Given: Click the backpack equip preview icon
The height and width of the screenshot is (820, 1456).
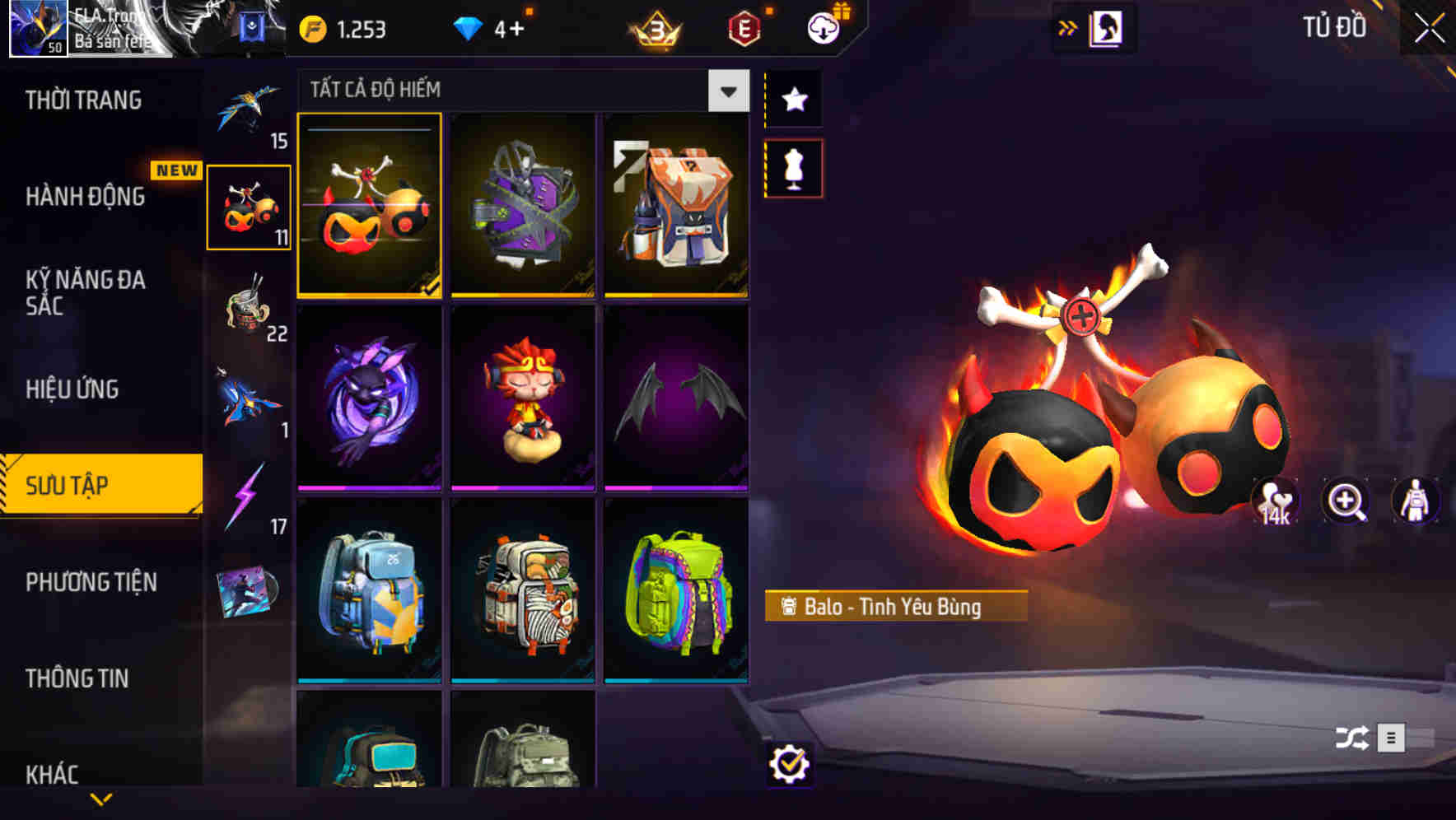Looking at the screenshot, I should point(1413,501).
